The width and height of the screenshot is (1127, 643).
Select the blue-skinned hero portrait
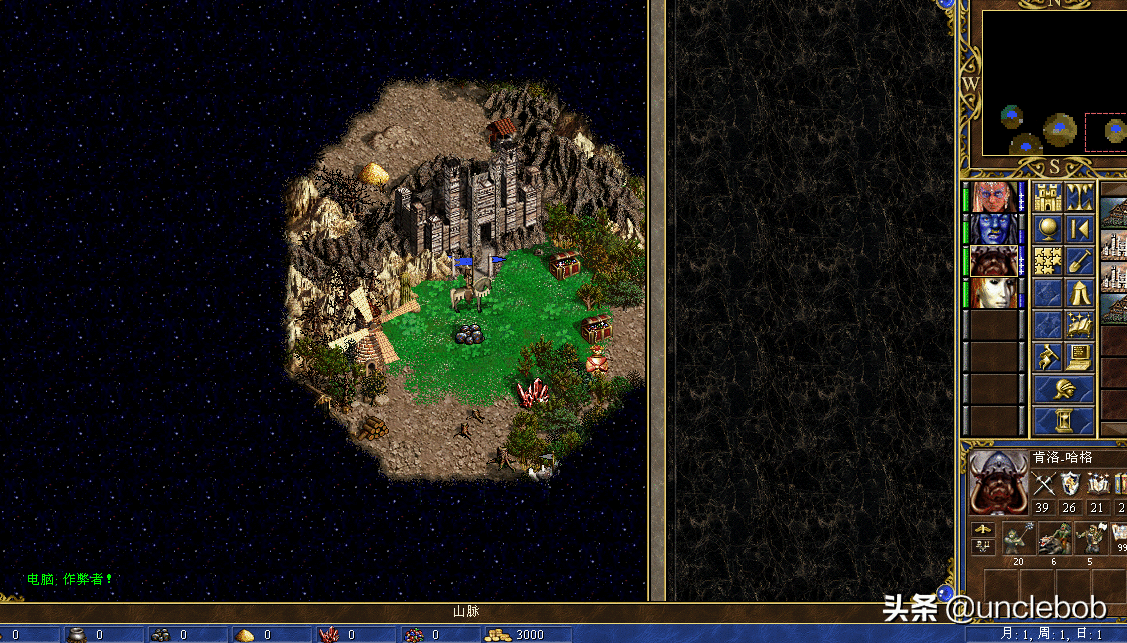click(x=994, y=229)
